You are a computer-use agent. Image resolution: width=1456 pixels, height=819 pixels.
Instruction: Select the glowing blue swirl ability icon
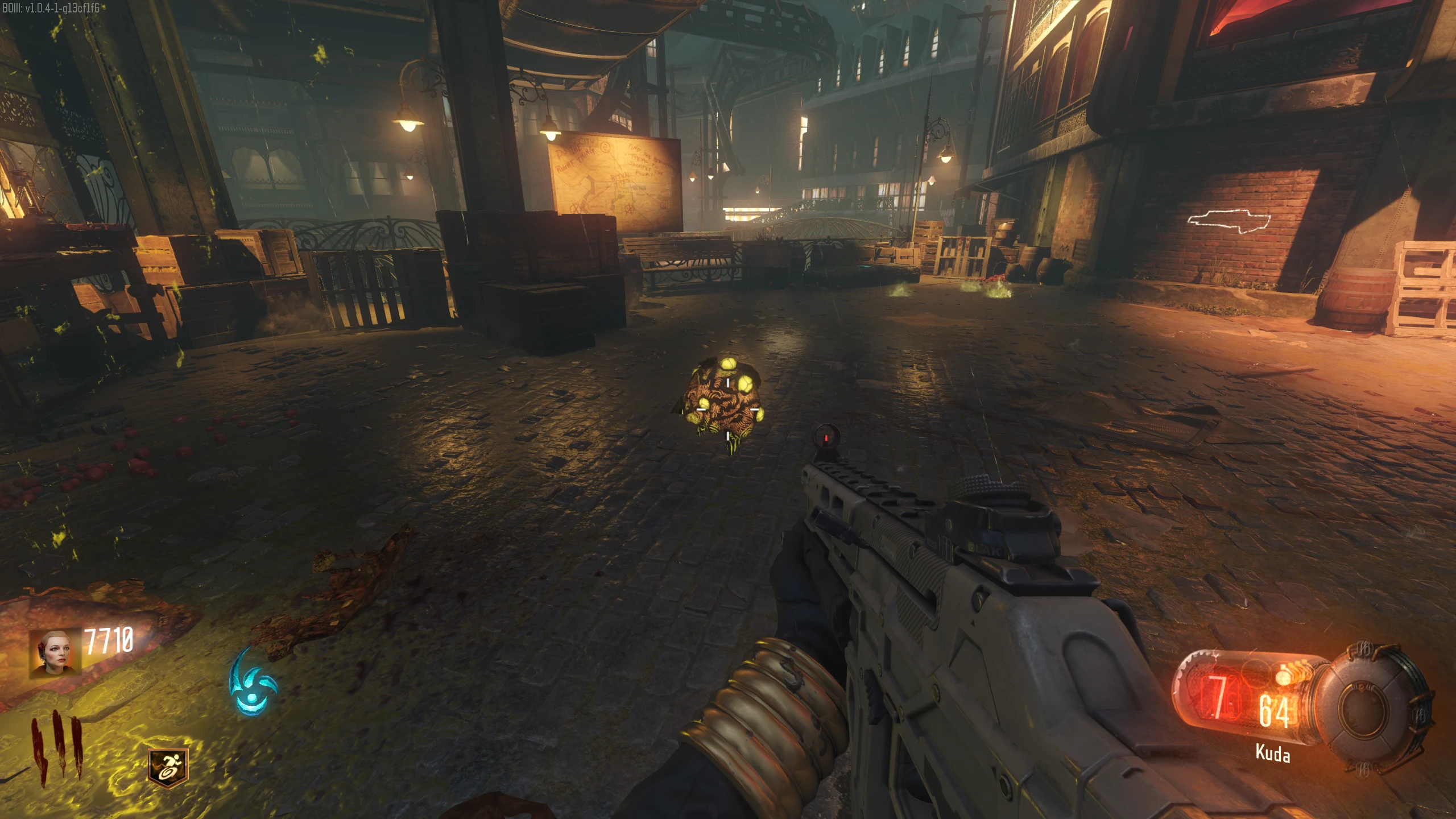coord(252,682)
